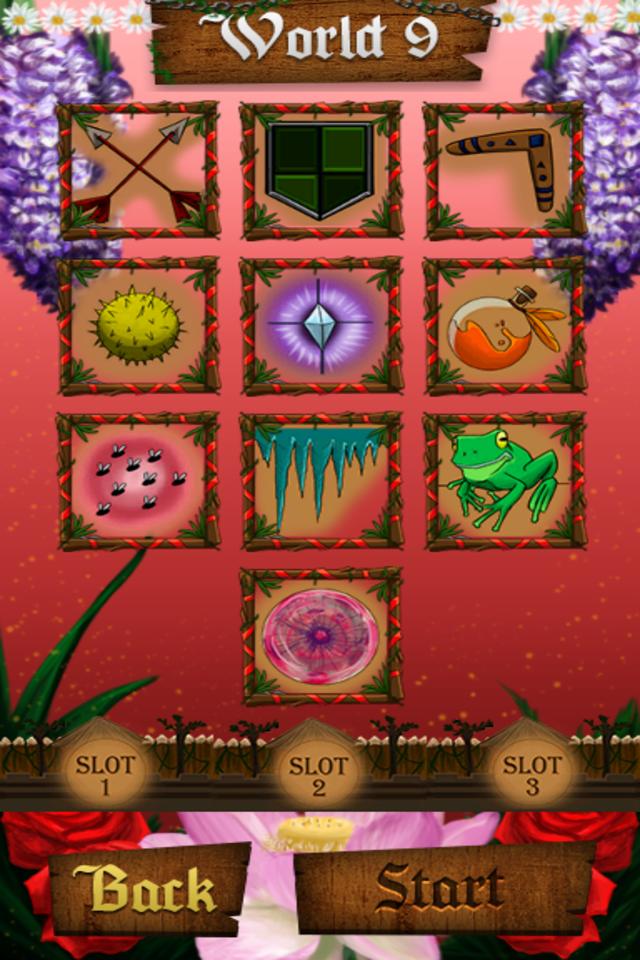Select the orange potion flask
Screen dimensions: 640x960
(505, 326)
